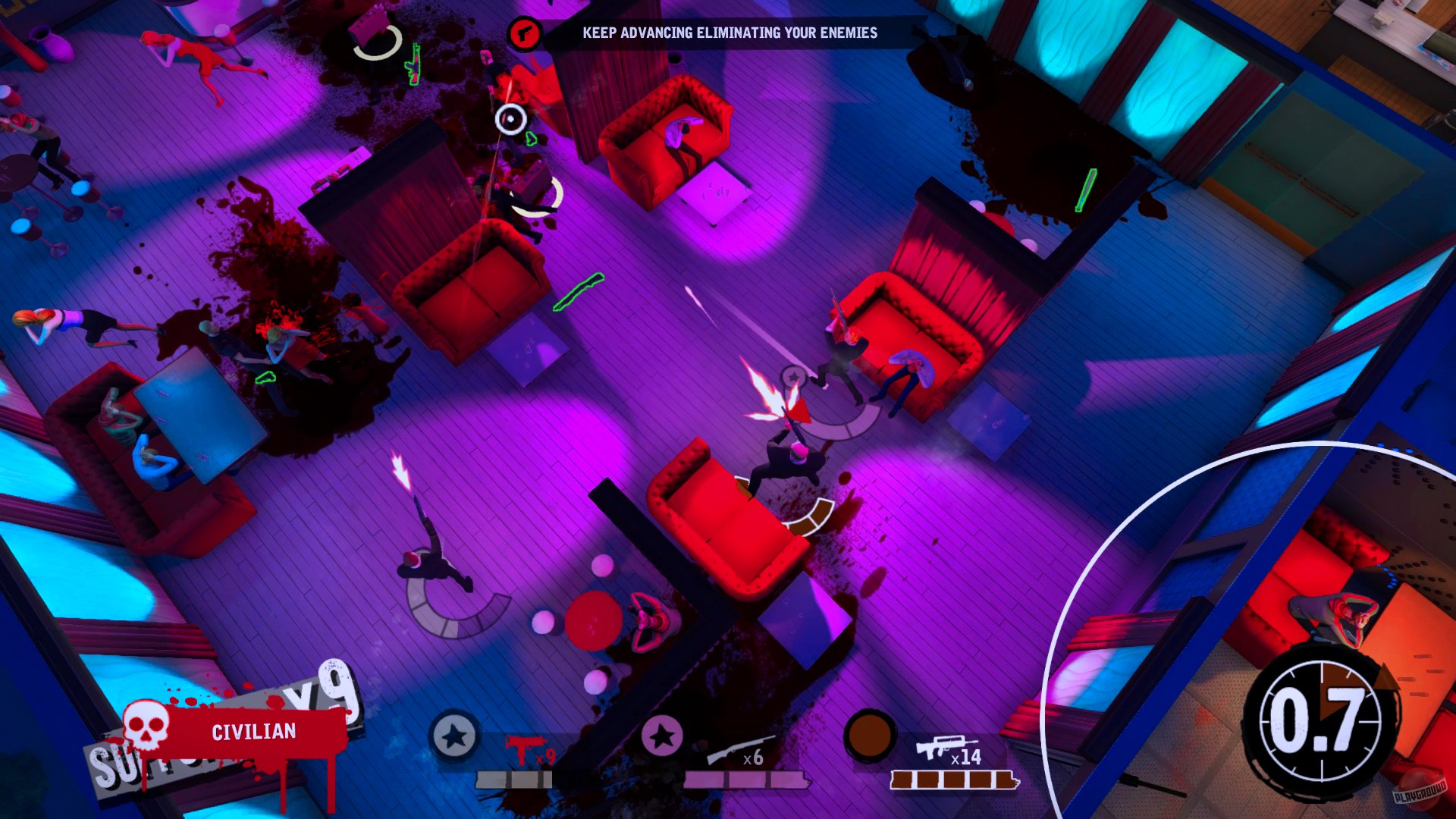Viewport: 1456px width, 819px height.
Task: Open the KEEP ADVANCING ELIMINATING YOUR ENEMIES banner
Action: [730, 33]
